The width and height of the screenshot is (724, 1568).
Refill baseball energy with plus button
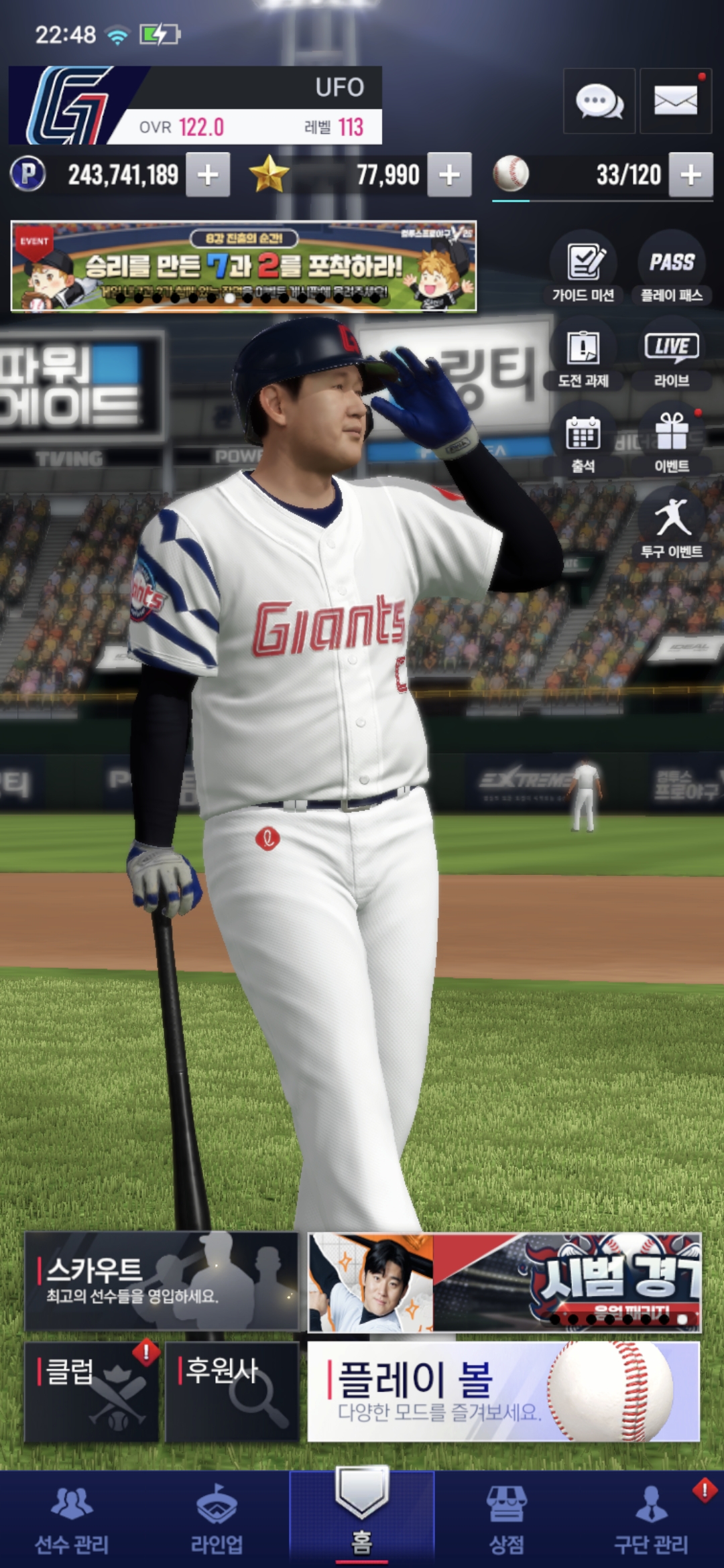tap(690, 175)
